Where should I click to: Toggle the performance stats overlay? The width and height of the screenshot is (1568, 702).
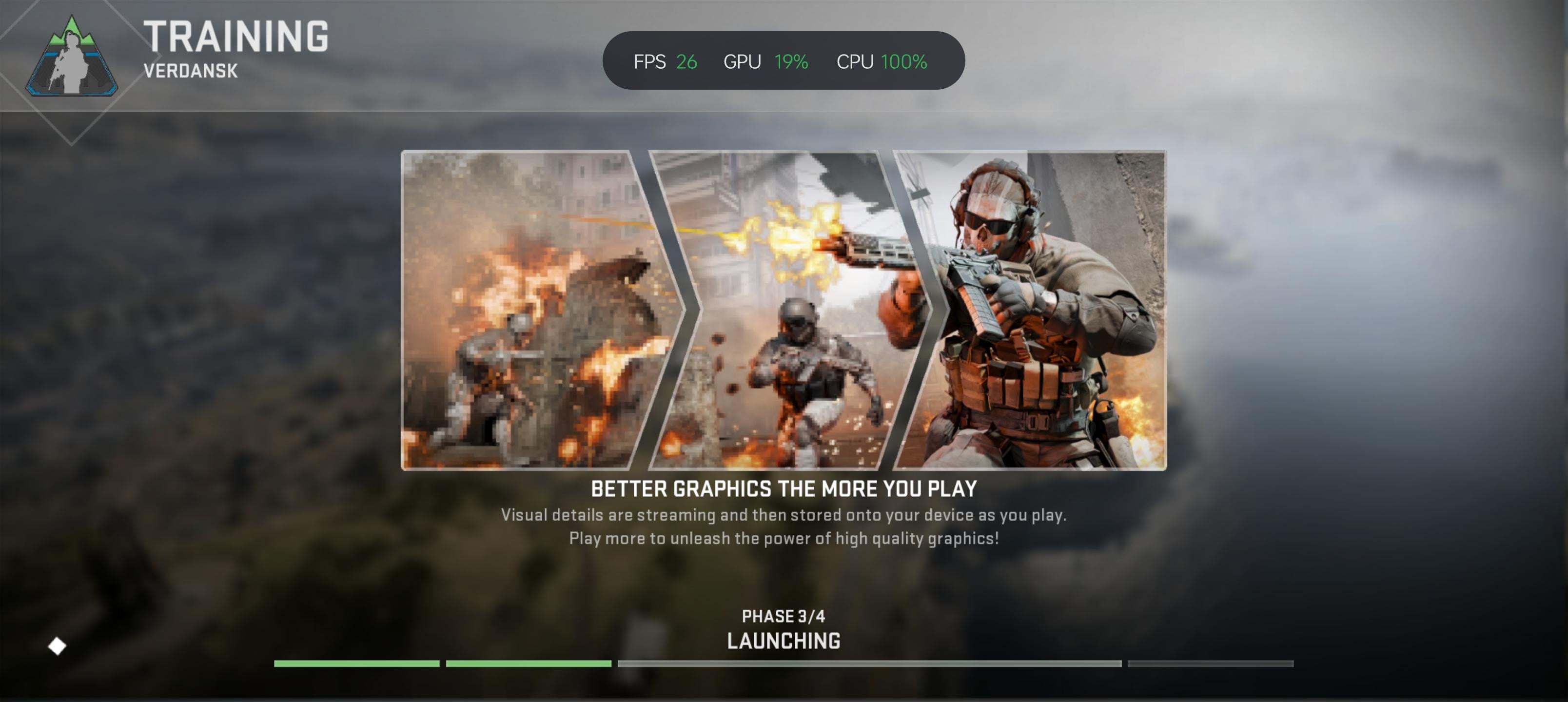coord(785,60)
